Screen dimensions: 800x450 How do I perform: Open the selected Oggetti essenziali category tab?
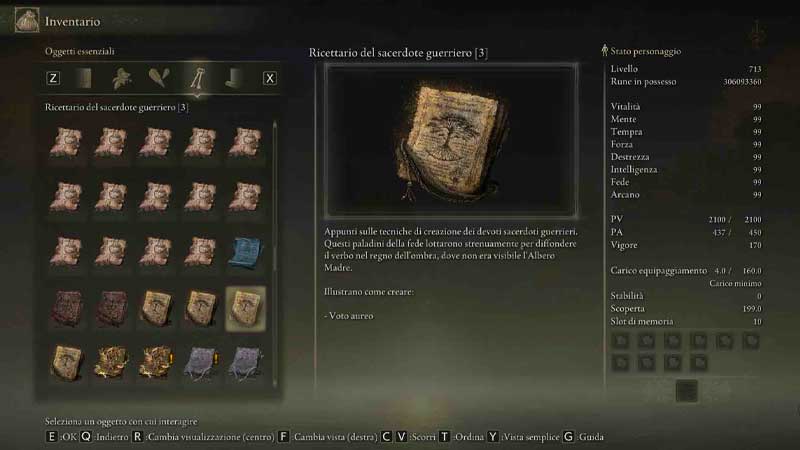click(197, 78)
